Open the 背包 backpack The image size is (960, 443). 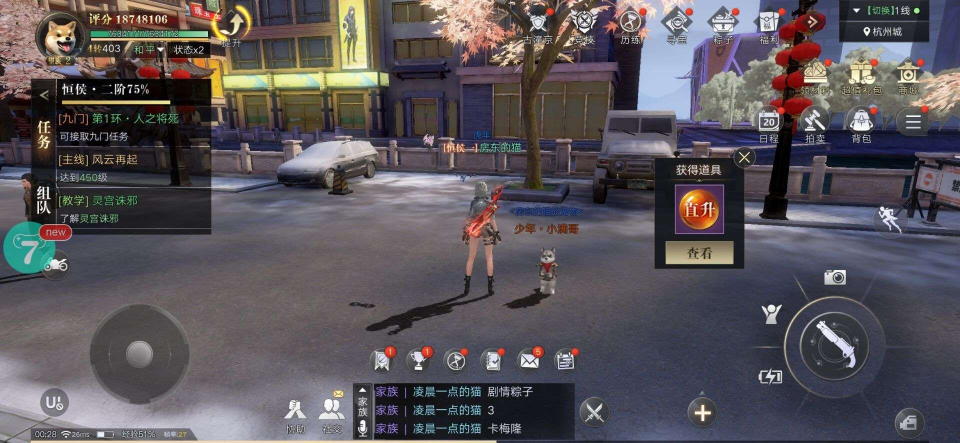[860, 123]
